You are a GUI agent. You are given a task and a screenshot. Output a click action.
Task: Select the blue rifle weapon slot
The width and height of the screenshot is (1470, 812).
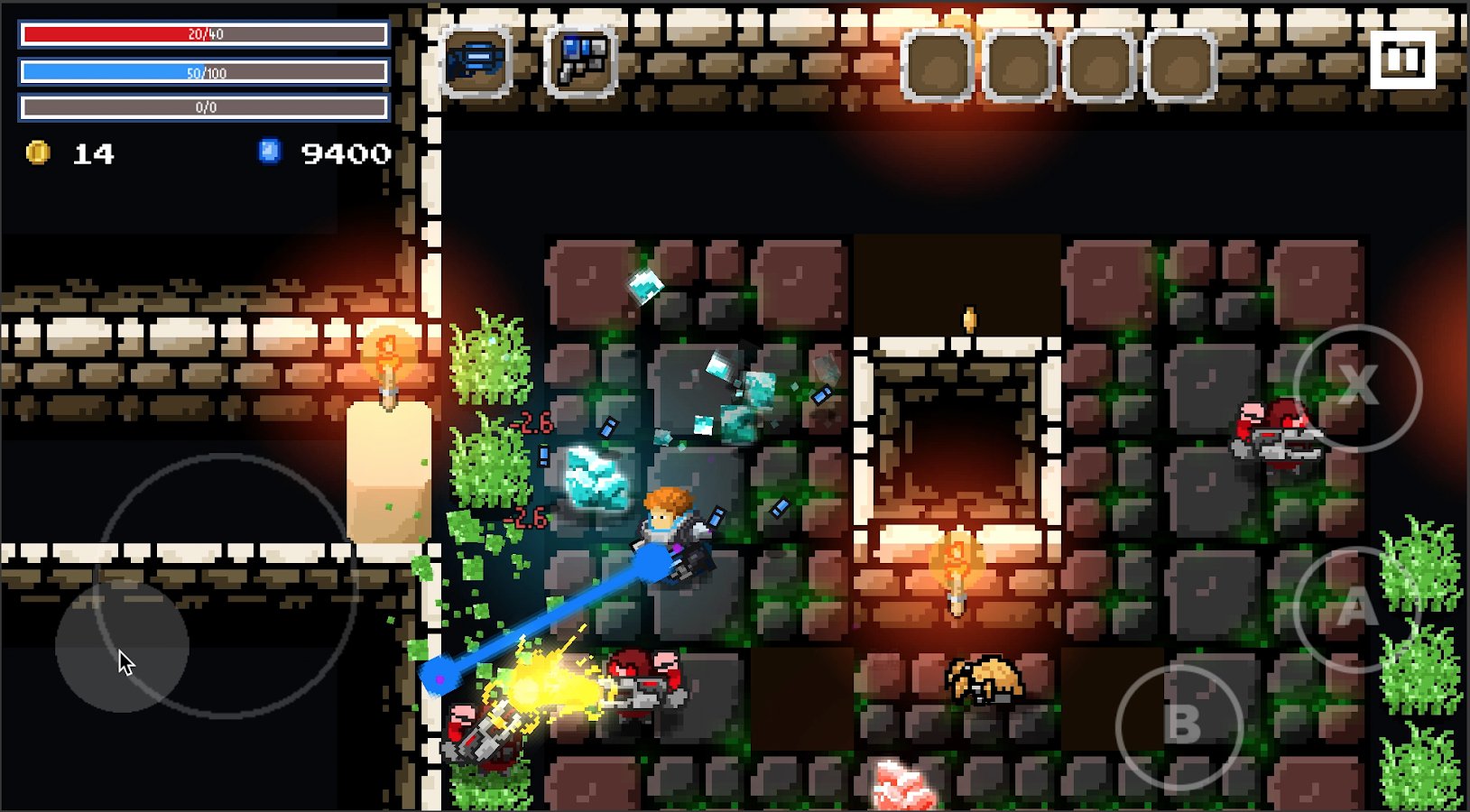pyautogui.click(x=477, y=60)
